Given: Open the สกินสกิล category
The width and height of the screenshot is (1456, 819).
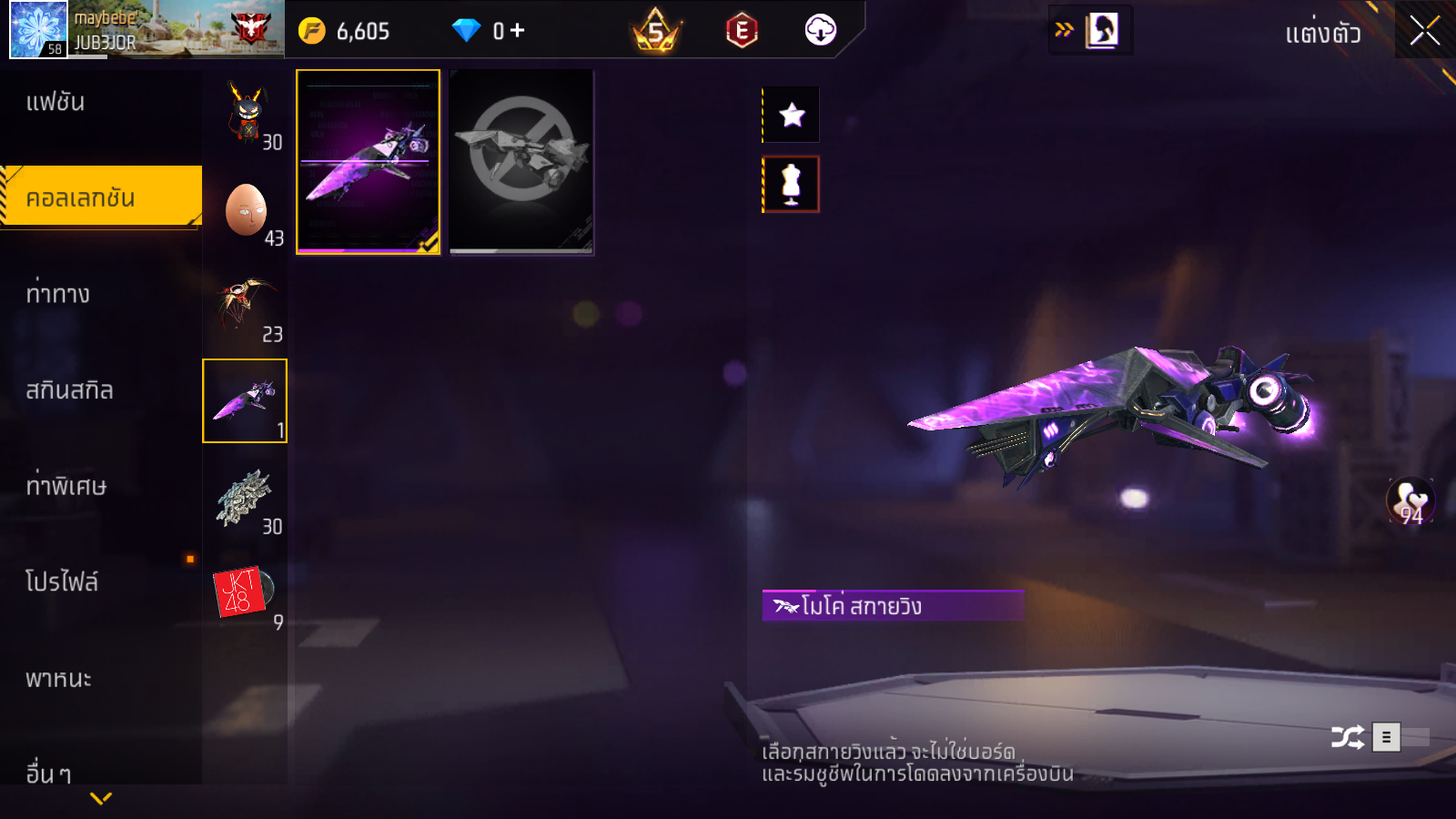Looking at the screenshot, I should point(70,390).
